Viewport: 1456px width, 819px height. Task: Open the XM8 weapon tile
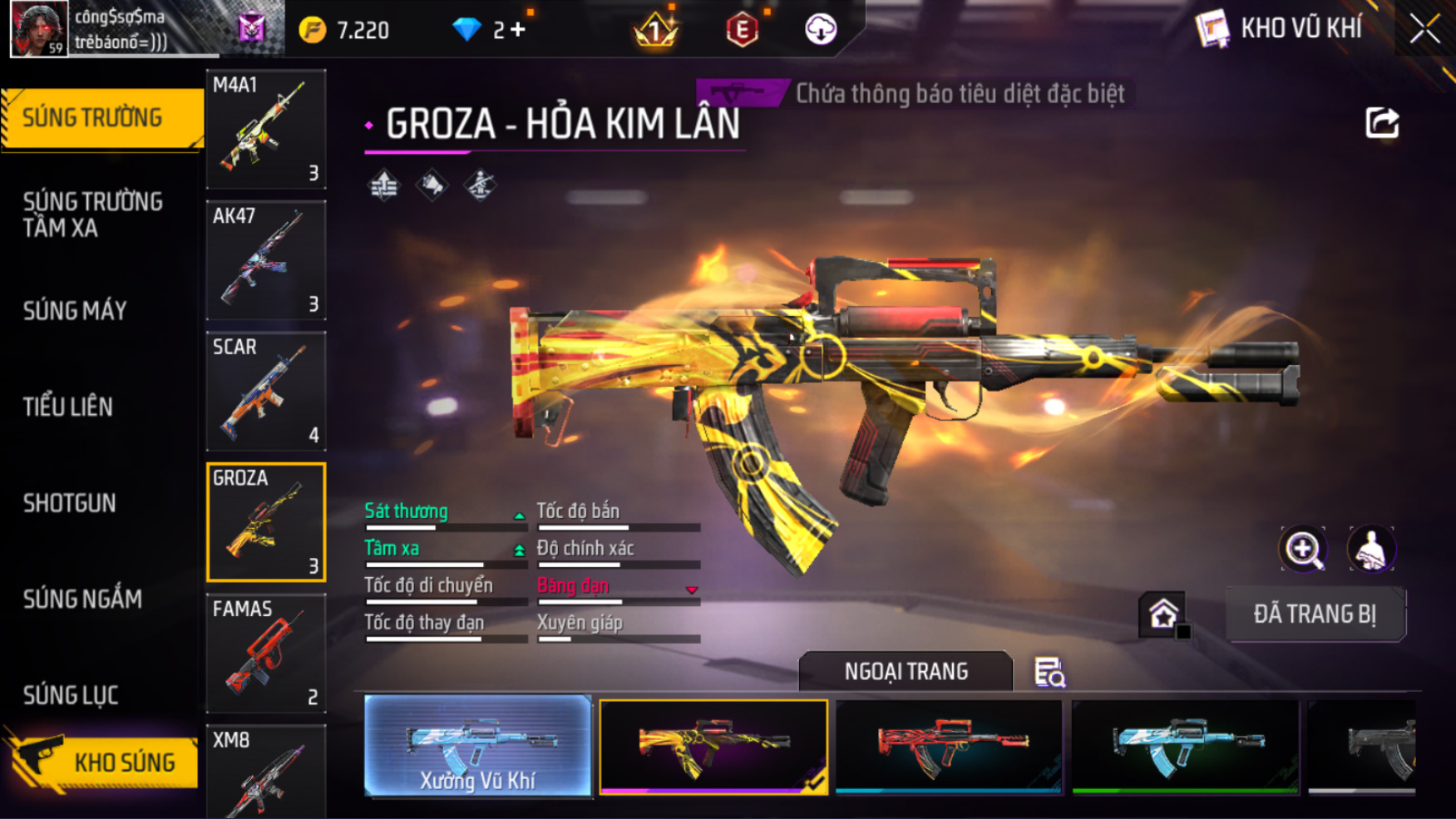click(x=266, y=773)
